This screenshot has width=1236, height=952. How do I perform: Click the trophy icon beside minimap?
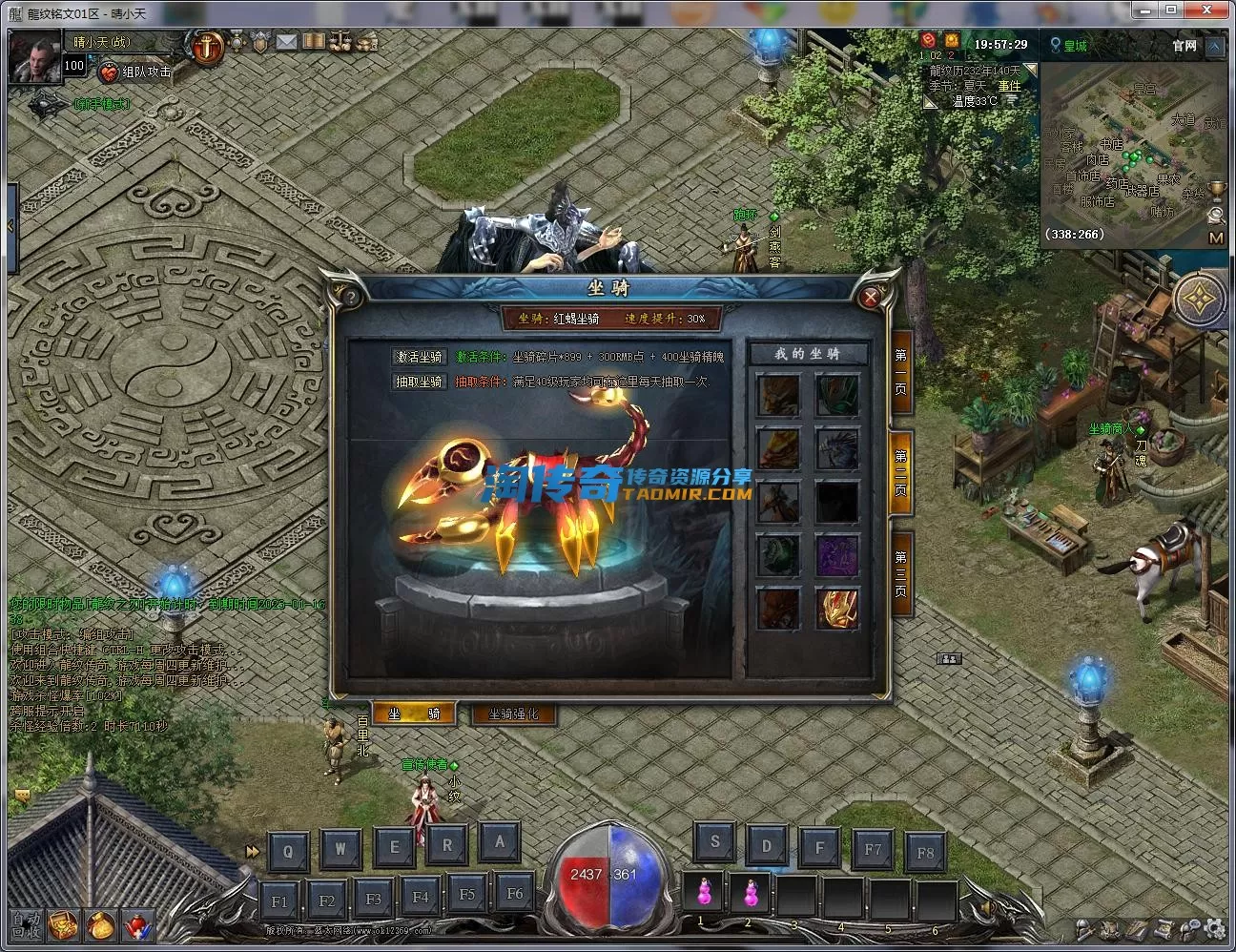point(1216,191)
